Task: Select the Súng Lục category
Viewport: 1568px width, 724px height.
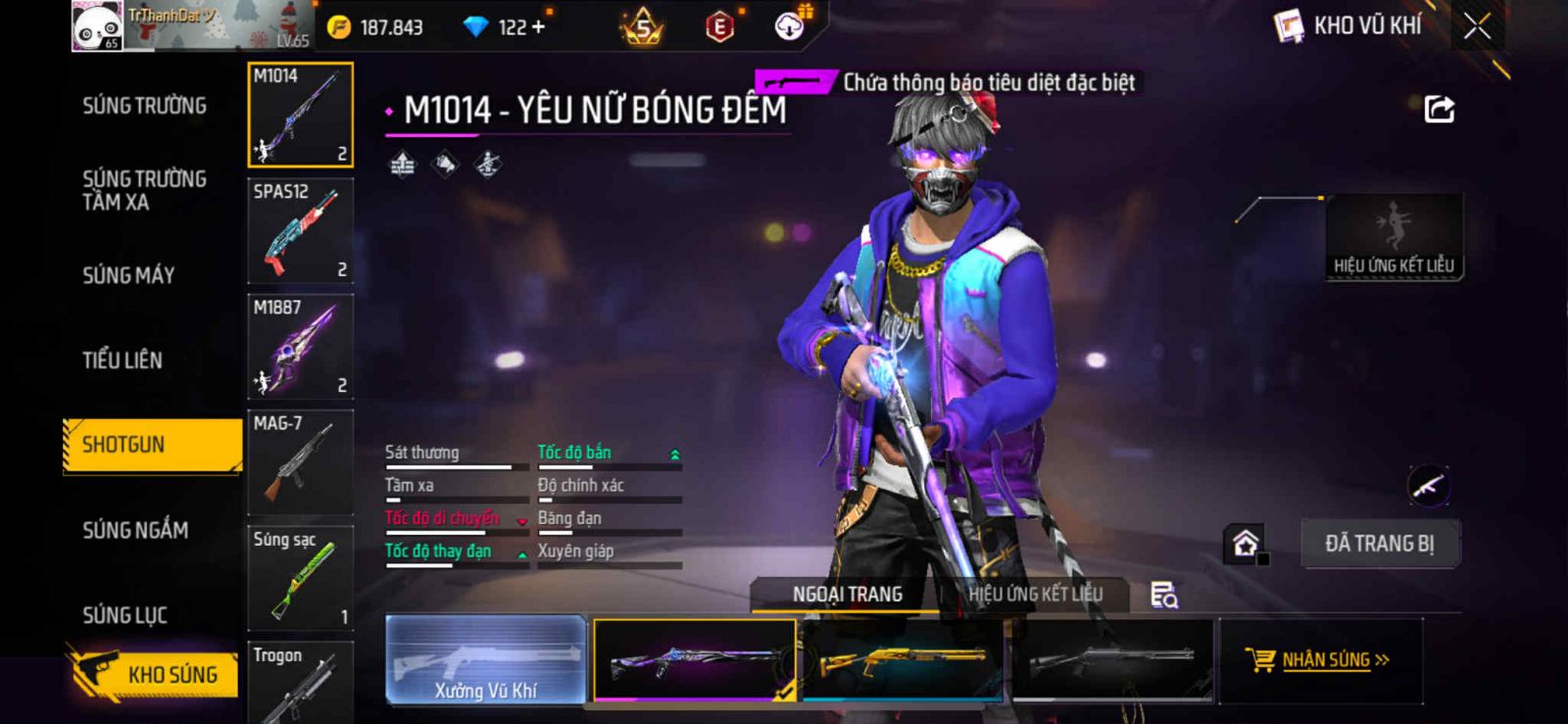Action: [124, 615]
